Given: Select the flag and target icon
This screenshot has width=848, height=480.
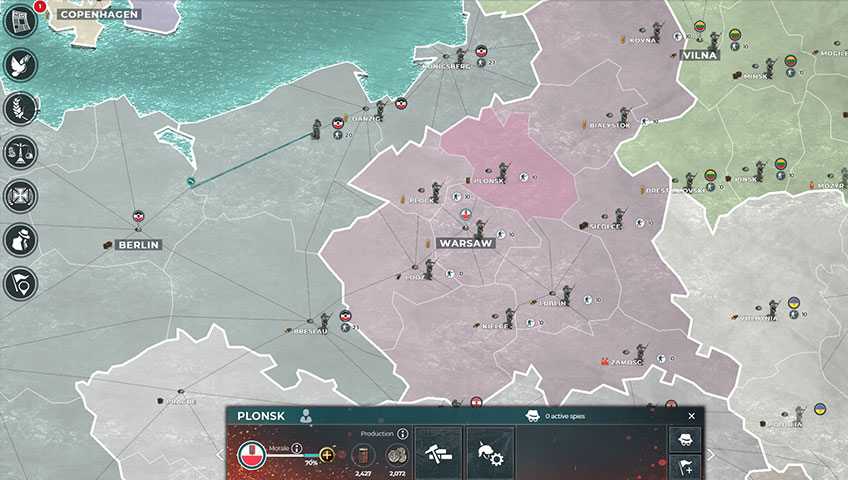Looking at the screenshot, I should (x=21, y=284).
